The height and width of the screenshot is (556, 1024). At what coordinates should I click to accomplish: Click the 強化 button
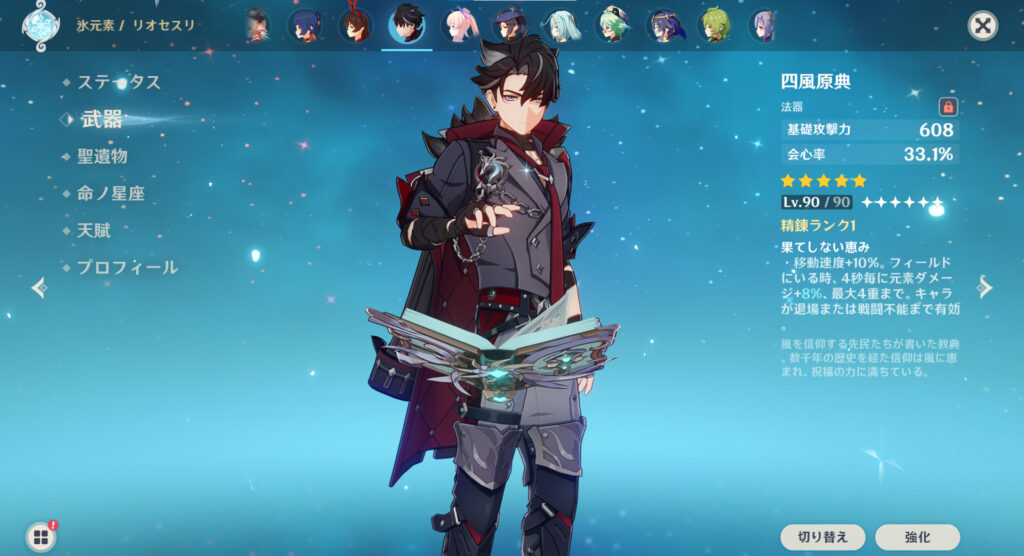[x=917, y=537]
